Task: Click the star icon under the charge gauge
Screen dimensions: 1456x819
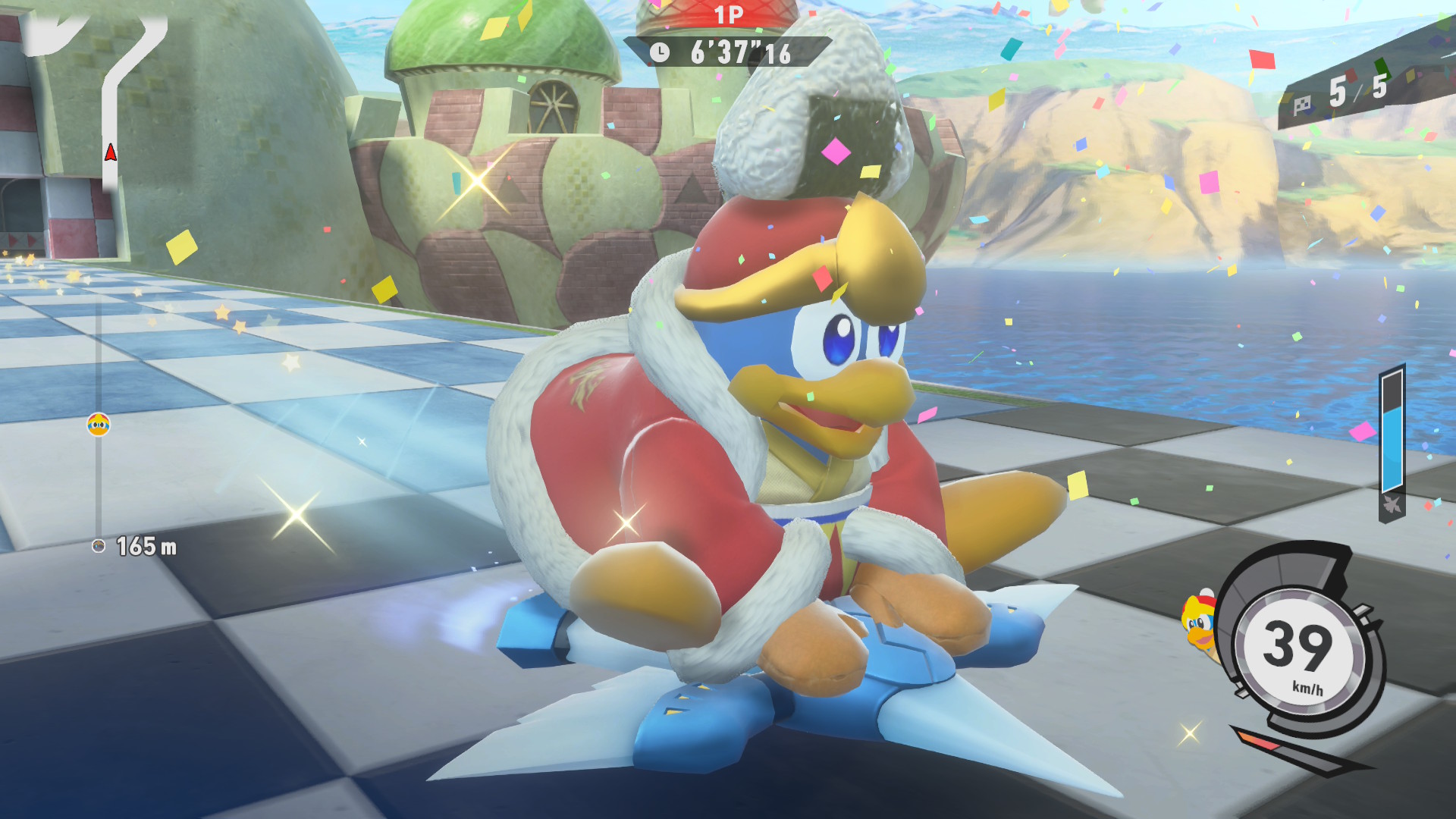Action: pyautogui.click(x=1392, y=505)
